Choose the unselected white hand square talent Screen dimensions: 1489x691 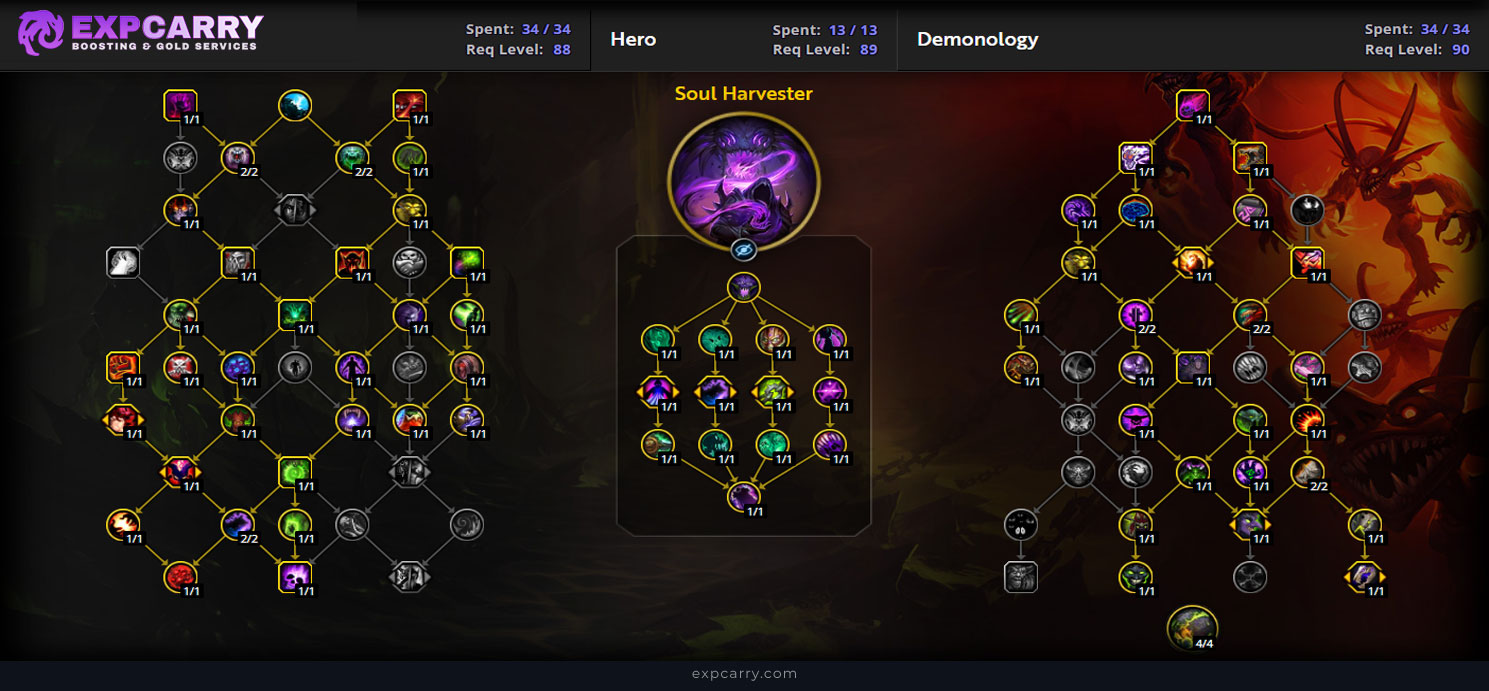123,262
